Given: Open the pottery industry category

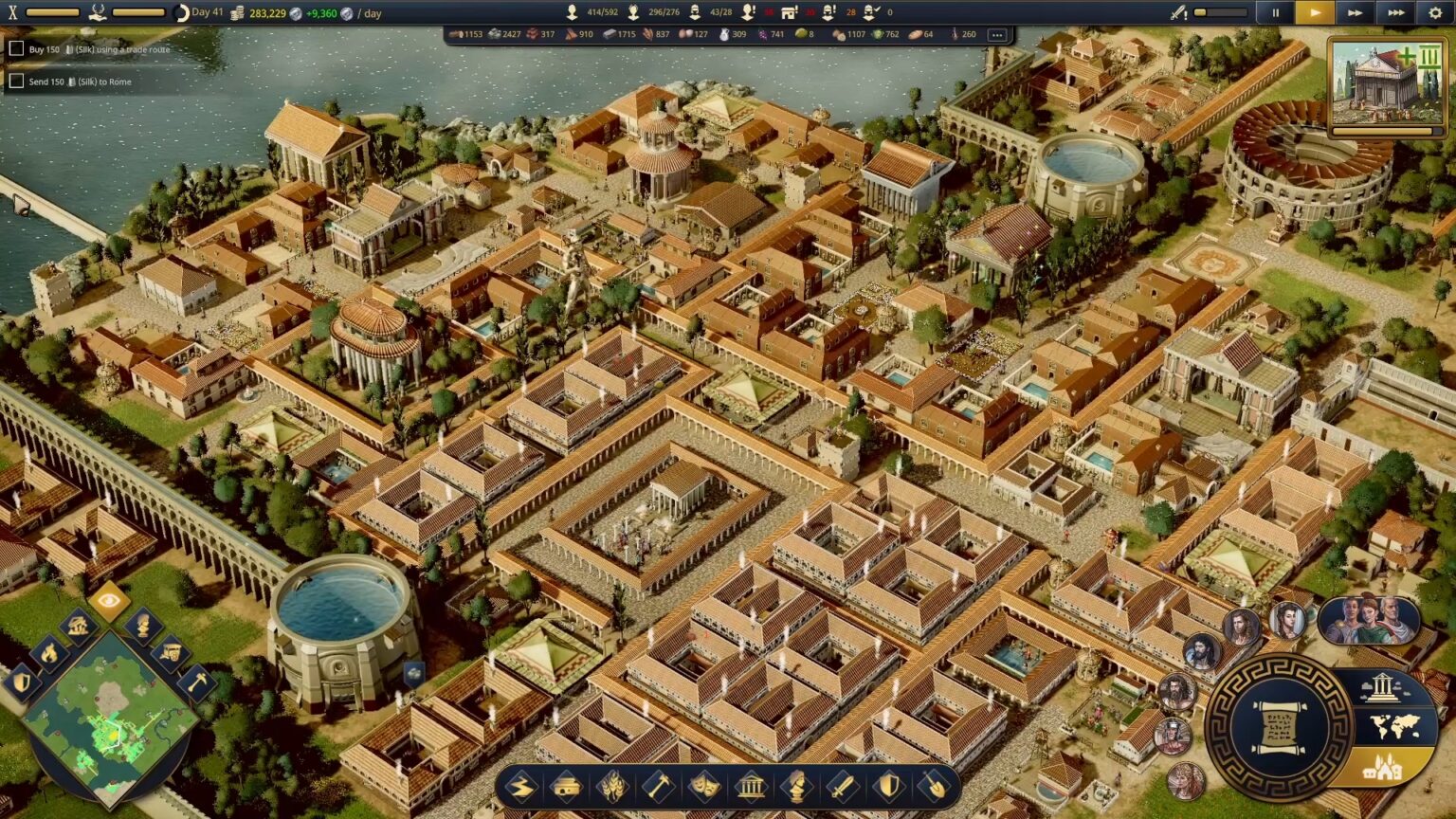Looking at the screenshot, I should (568, 787).
